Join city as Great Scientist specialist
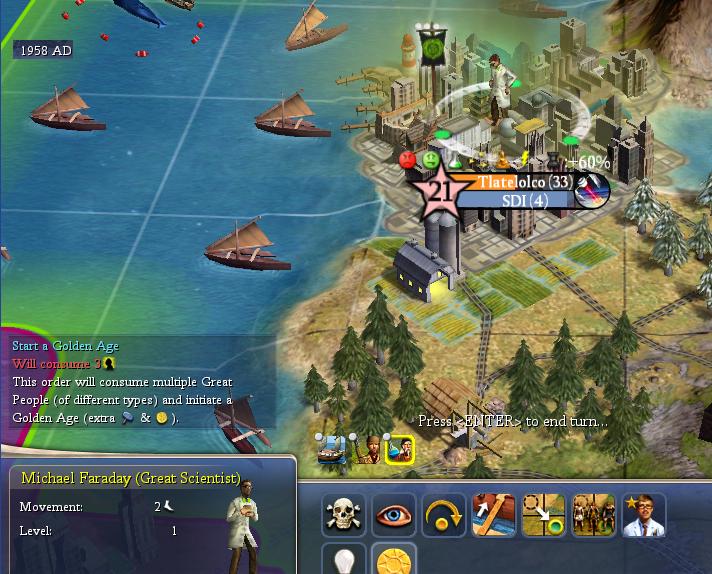 click(644, 516)
